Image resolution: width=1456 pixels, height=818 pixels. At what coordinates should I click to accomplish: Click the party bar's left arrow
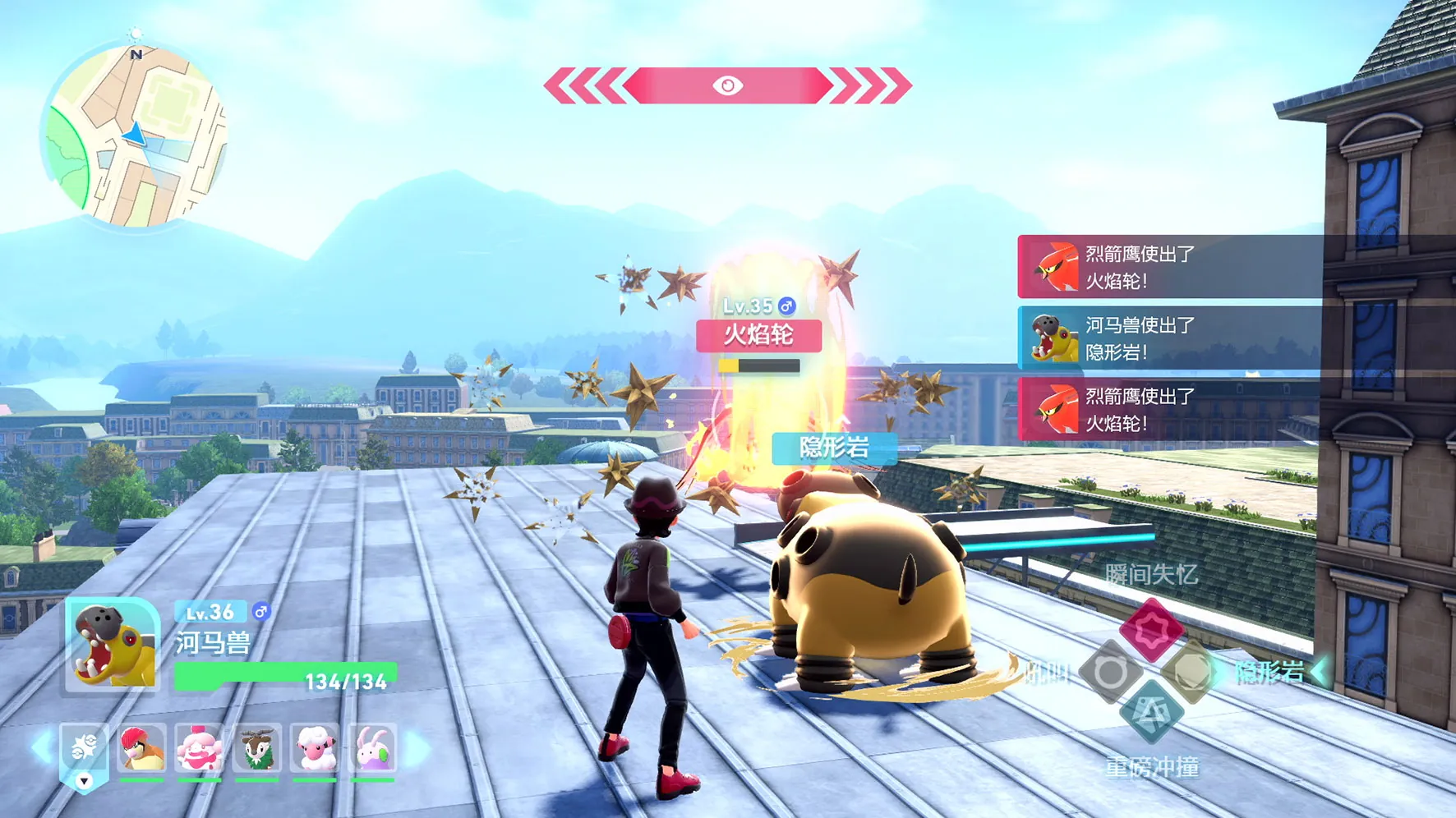pyautogui.click(x=39, y=748)
